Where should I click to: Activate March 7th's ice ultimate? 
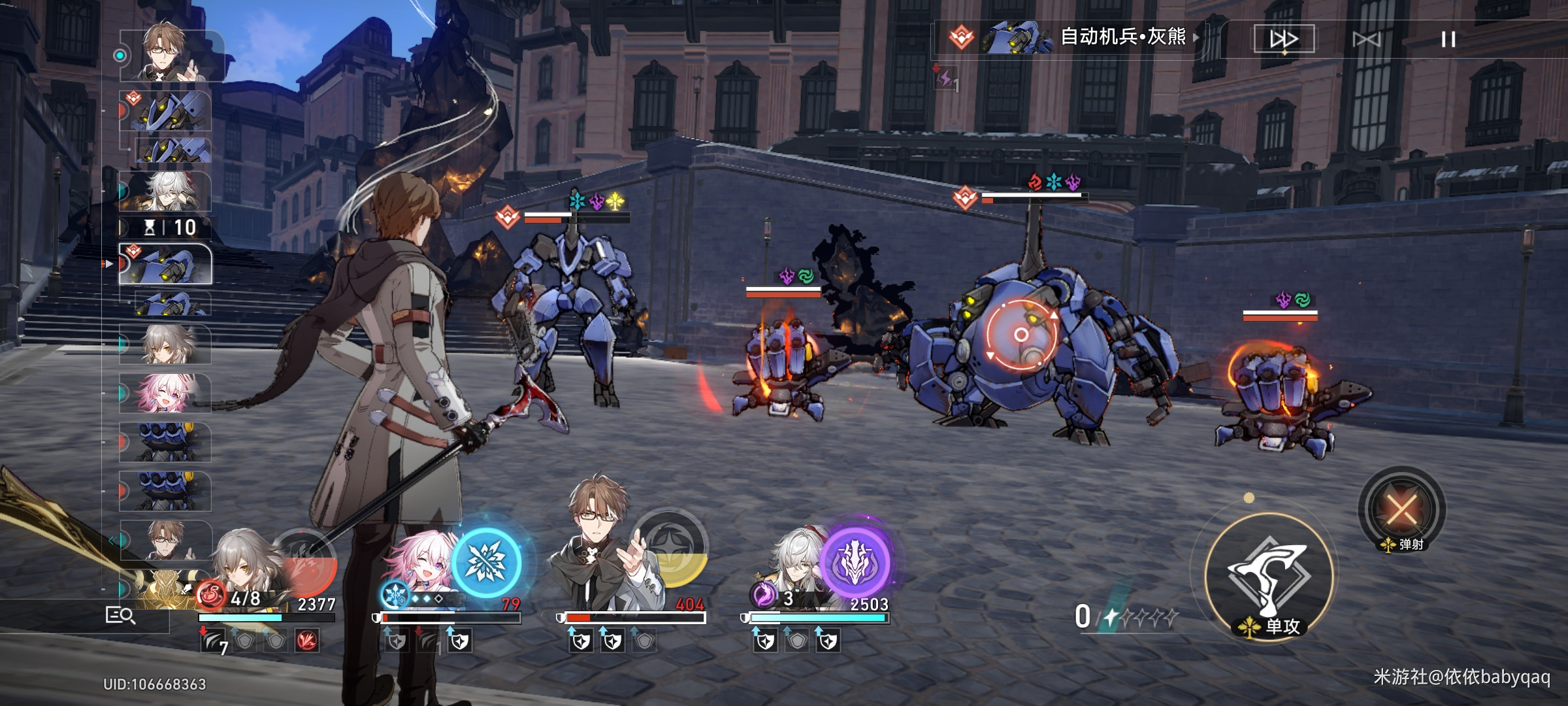487,562
